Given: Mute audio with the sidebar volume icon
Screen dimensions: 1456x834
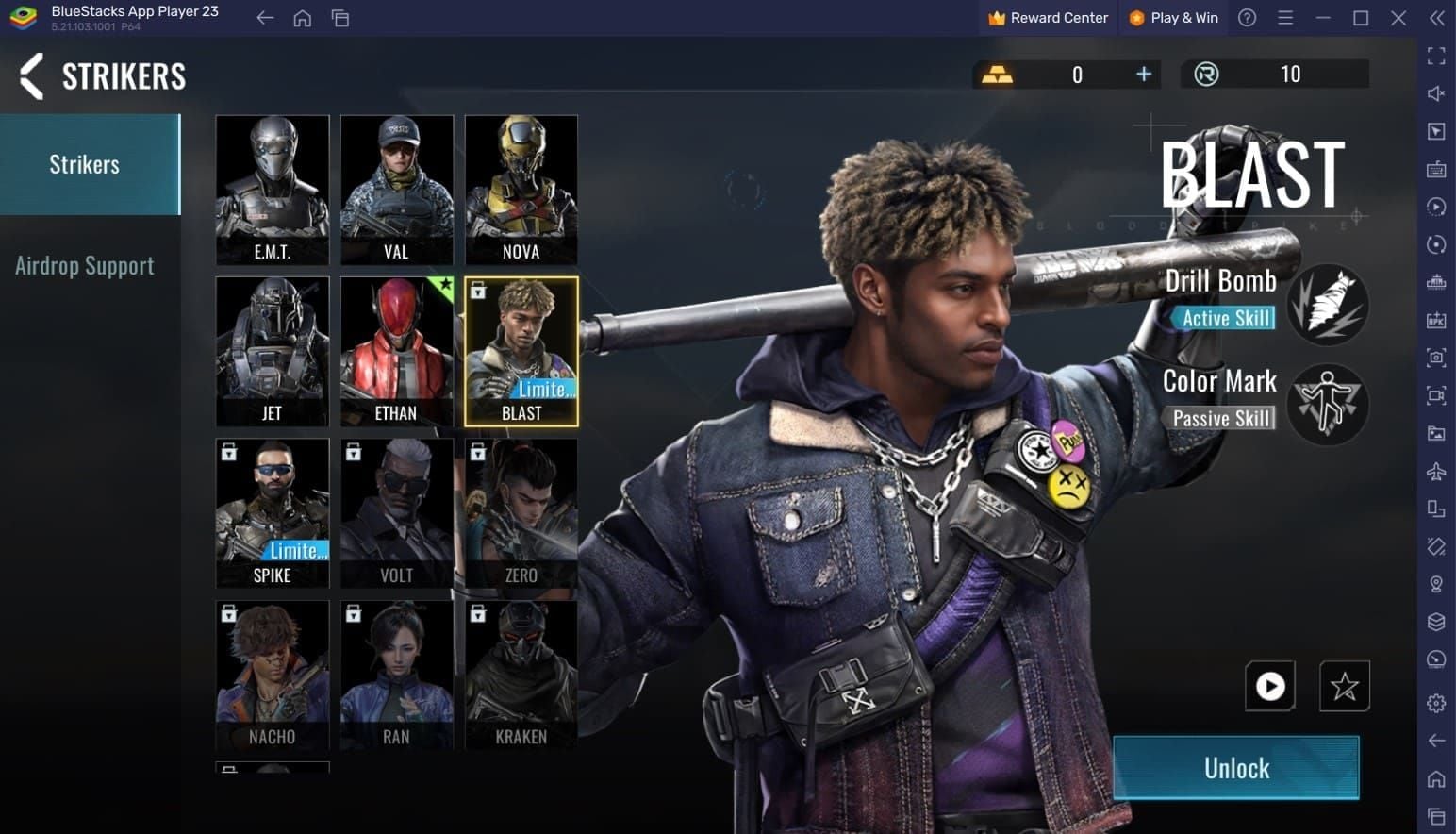Looking at the screenshot, I should click(x=1436, y=93).
